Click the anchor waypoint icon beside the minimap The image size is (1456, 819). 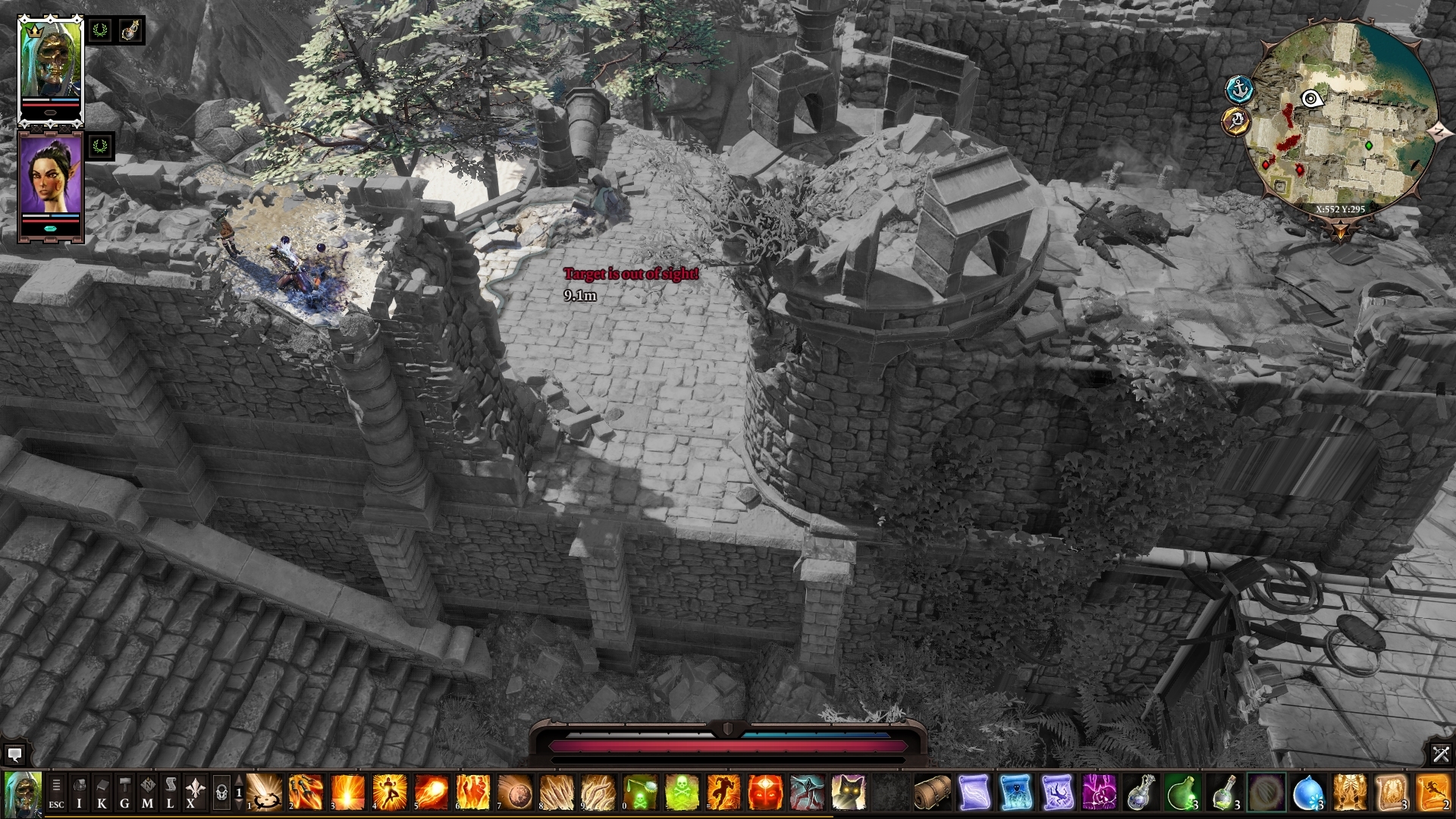pos(1239,89)
